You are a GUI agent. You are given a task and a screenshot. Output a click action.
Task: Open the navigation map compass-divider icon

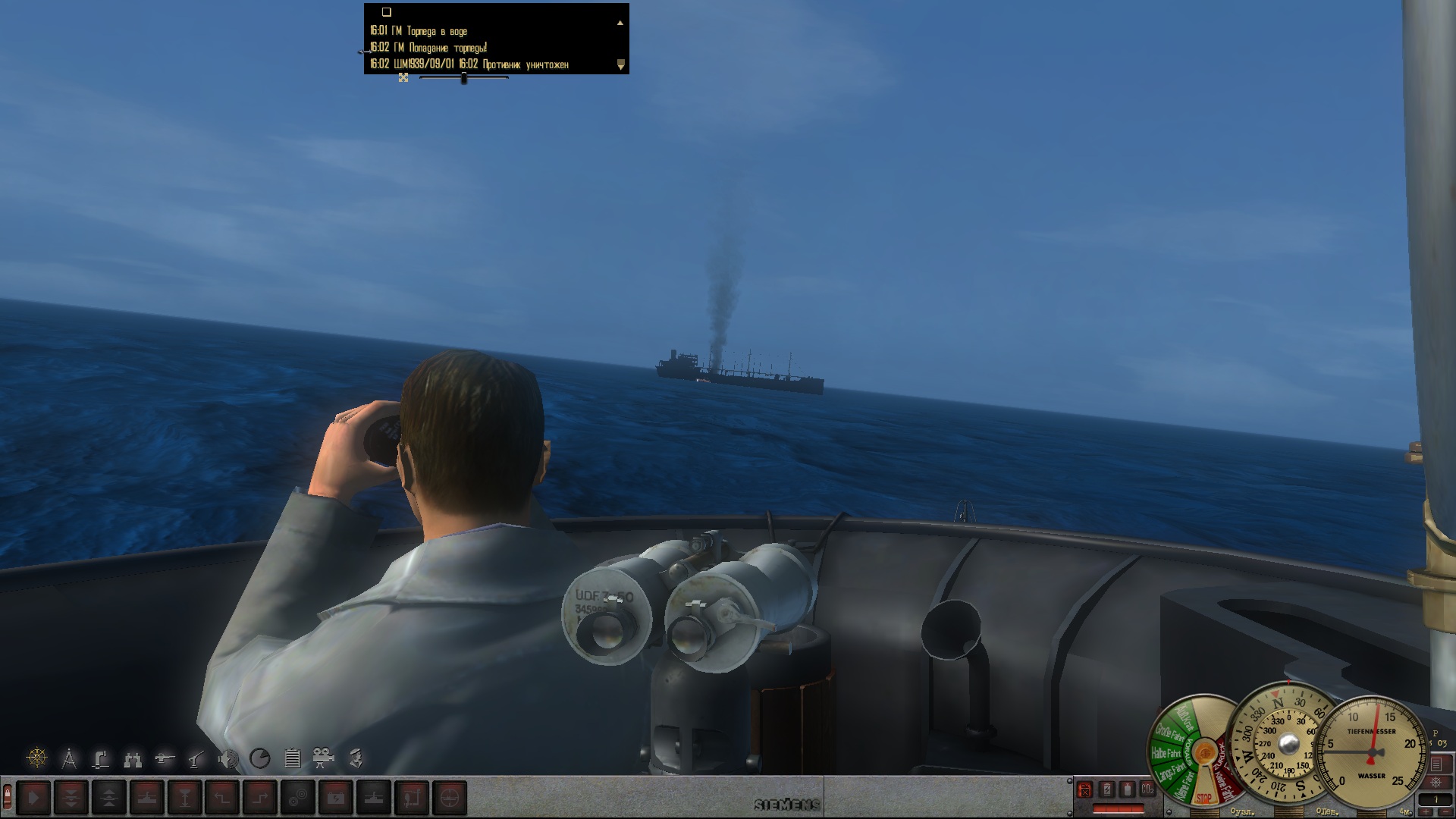[69, 758]
